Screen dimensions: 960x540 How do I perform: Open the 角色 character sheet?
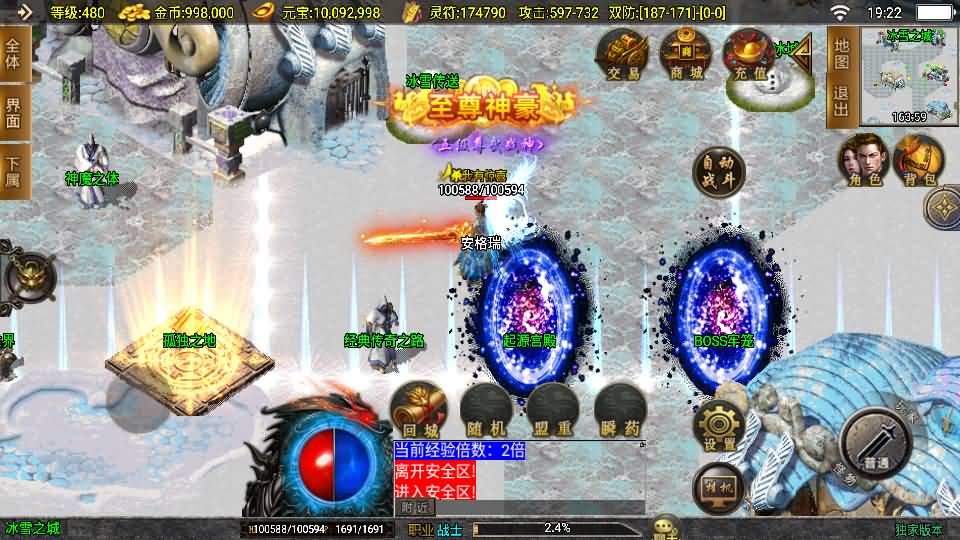click(863, 161)
